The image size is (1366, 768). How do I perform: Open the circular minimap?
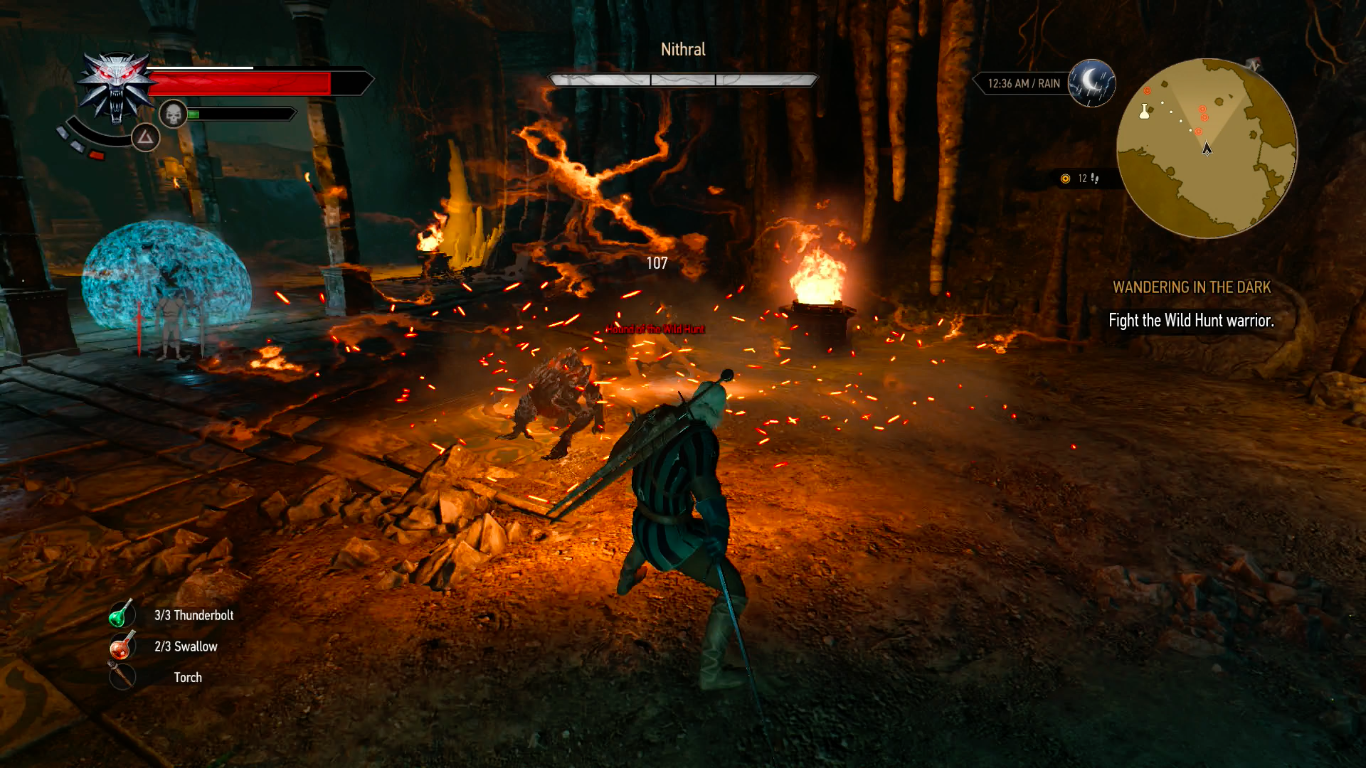point(1207,148)
